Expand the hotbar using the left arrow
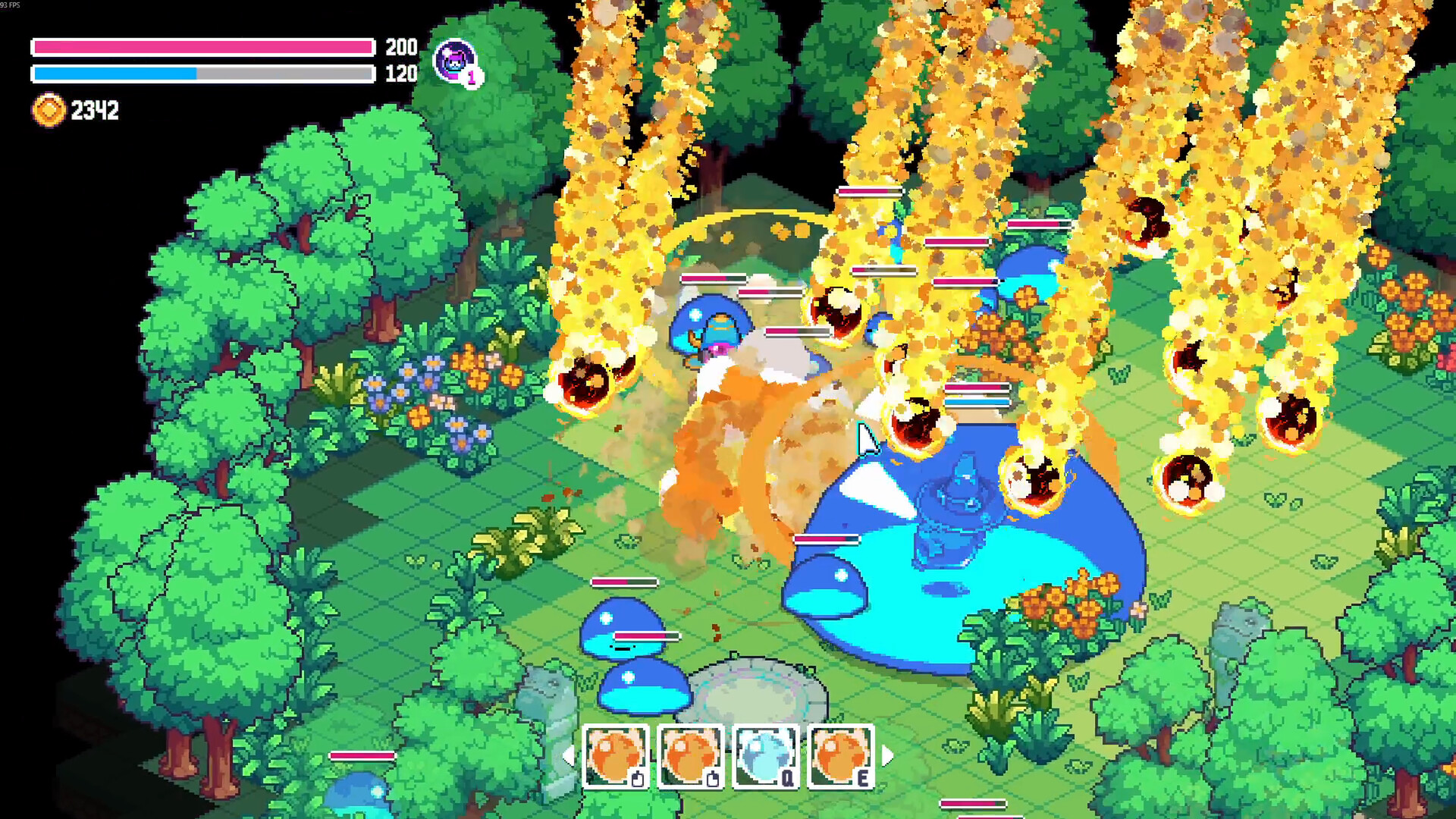 pos(570,756)
